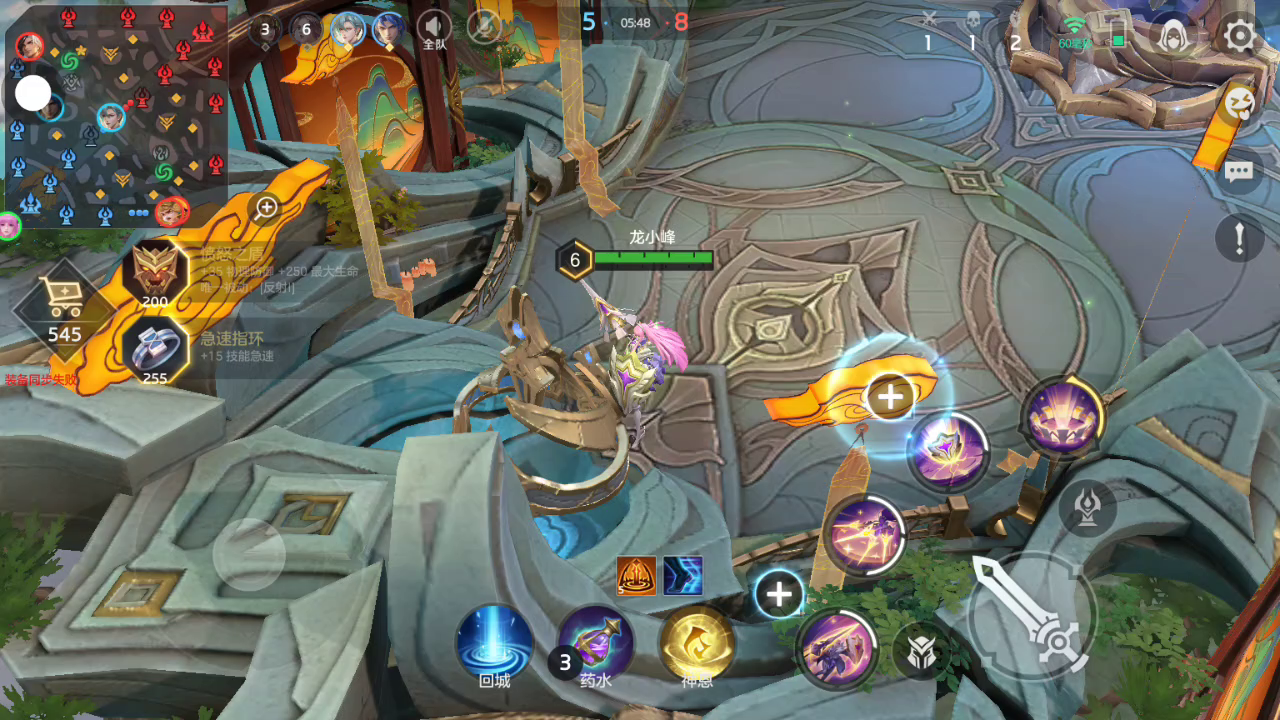Open the emoji emote button
This screenshot has height=720, width=1280.
pyautogui.click(x=1239, y=101)
